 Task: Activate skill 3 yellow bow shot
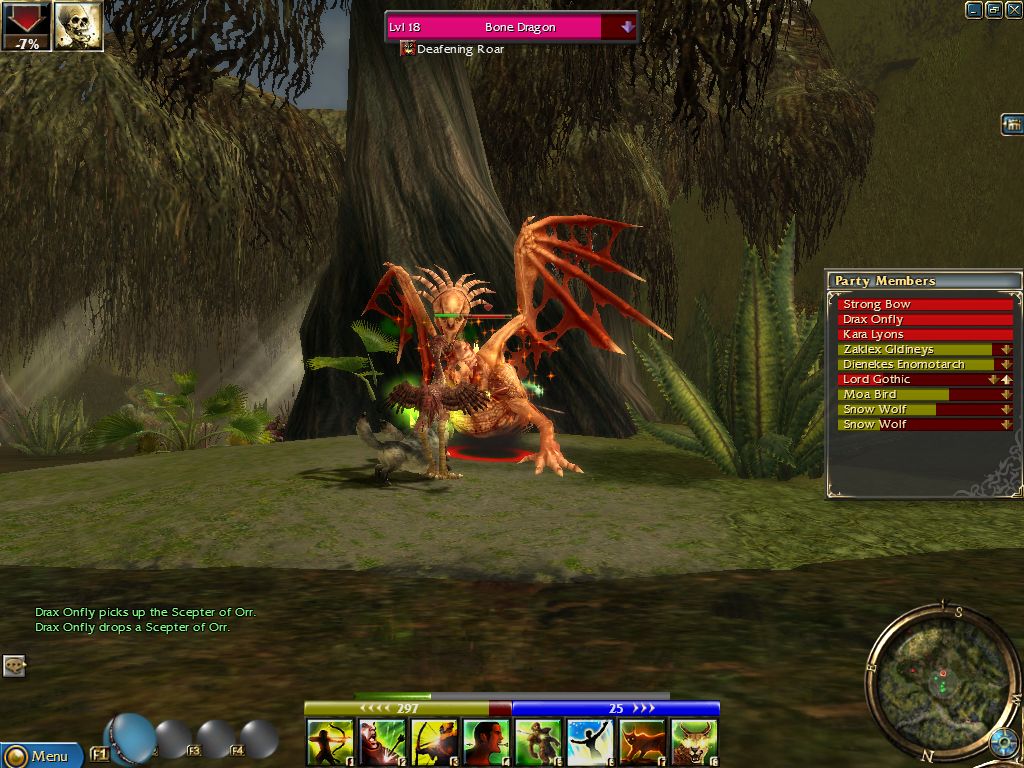434,742
